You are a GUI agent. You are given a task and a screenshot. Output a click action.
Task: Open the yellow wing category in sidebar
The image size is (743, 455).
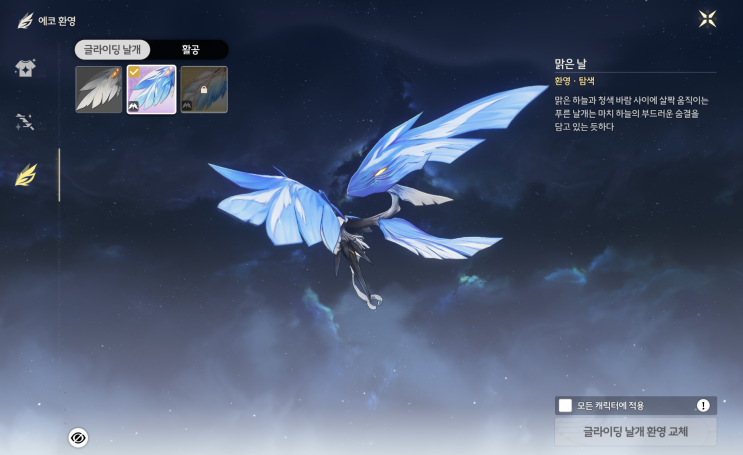click(26, 176)
